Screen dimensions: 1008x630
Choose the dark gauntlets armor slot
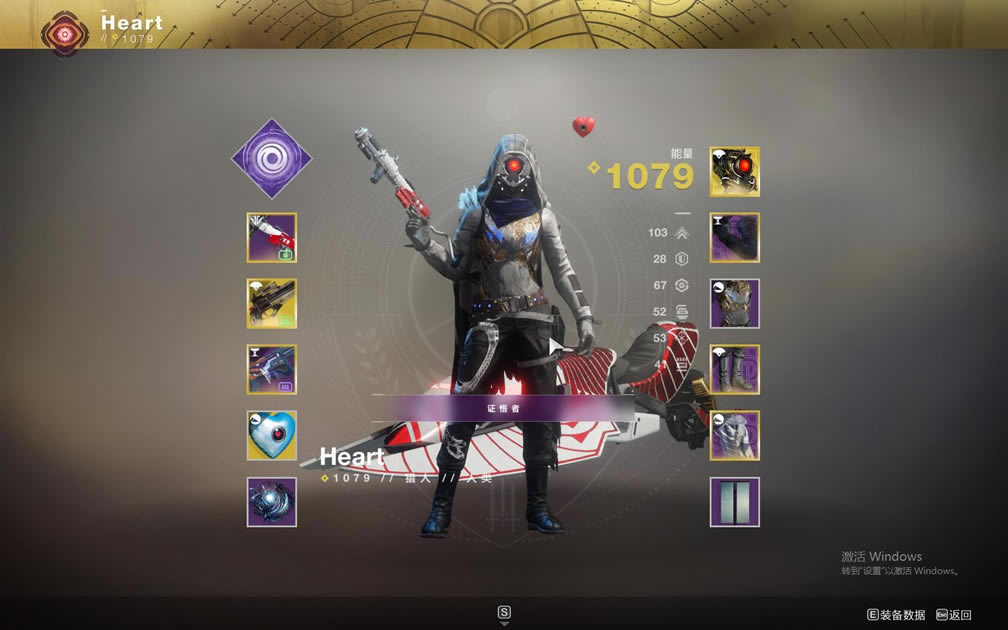tap(735, 238)
